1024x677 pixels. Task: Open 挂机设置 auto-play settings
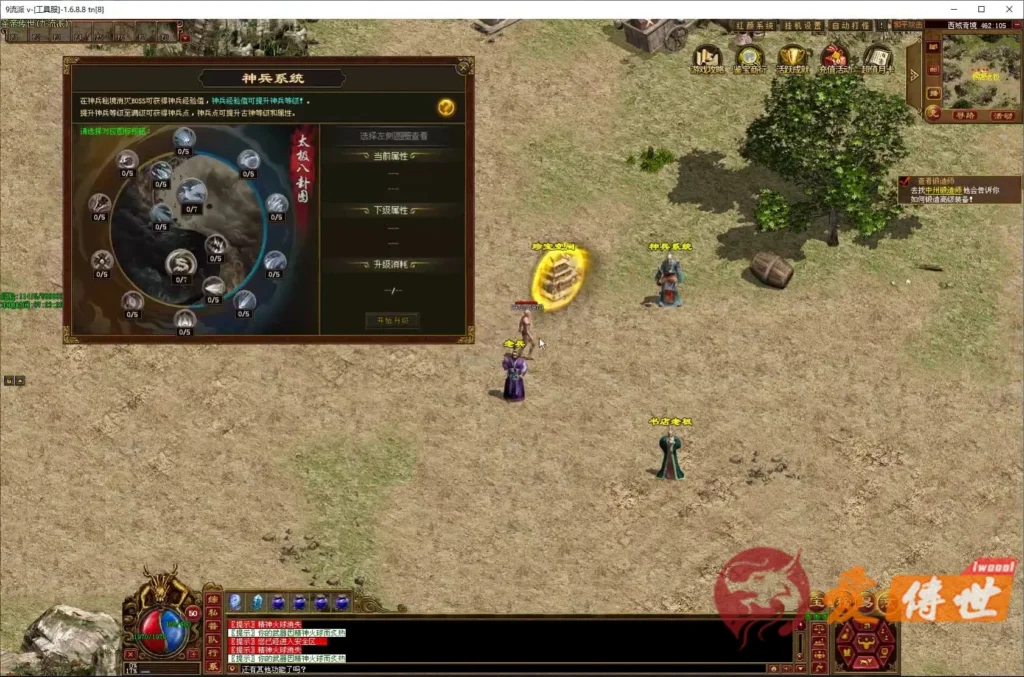pyautogui.click(x=802, y=25)
